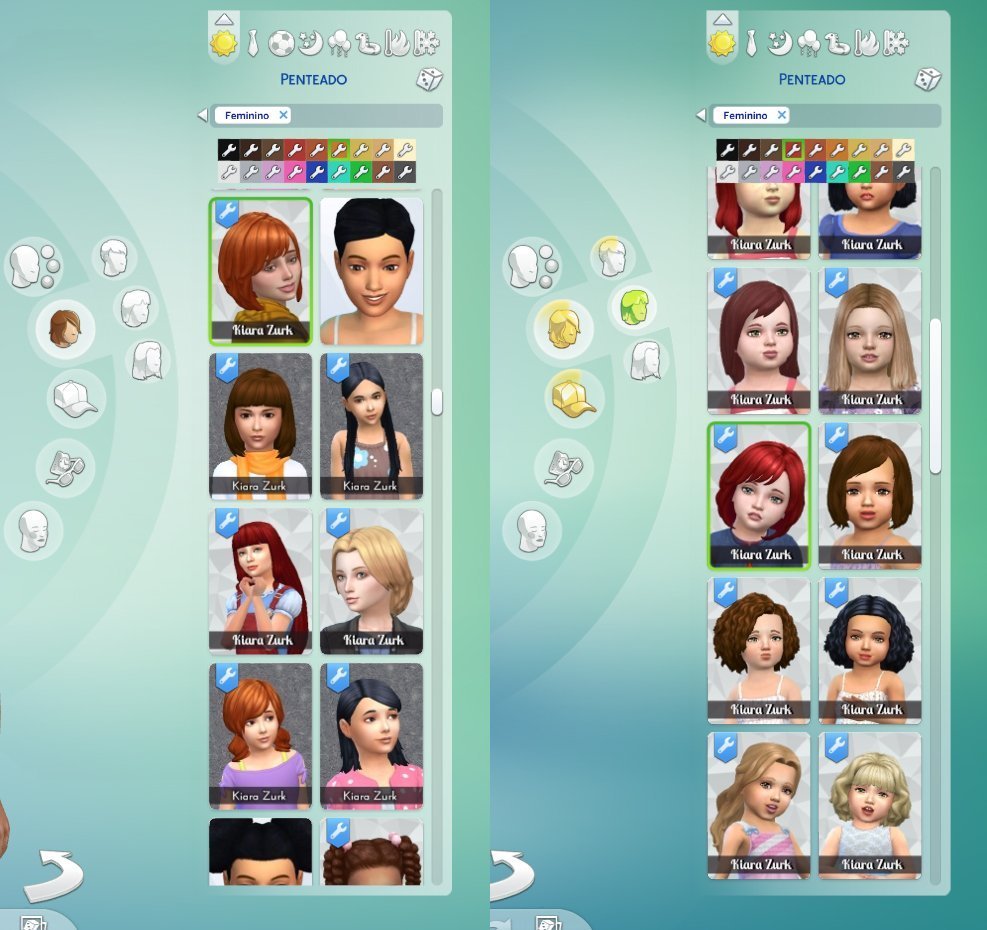Select the long straight blonde toddler hairstyle
Viewport: 987px width, 930px height.
tap(870, 338)
